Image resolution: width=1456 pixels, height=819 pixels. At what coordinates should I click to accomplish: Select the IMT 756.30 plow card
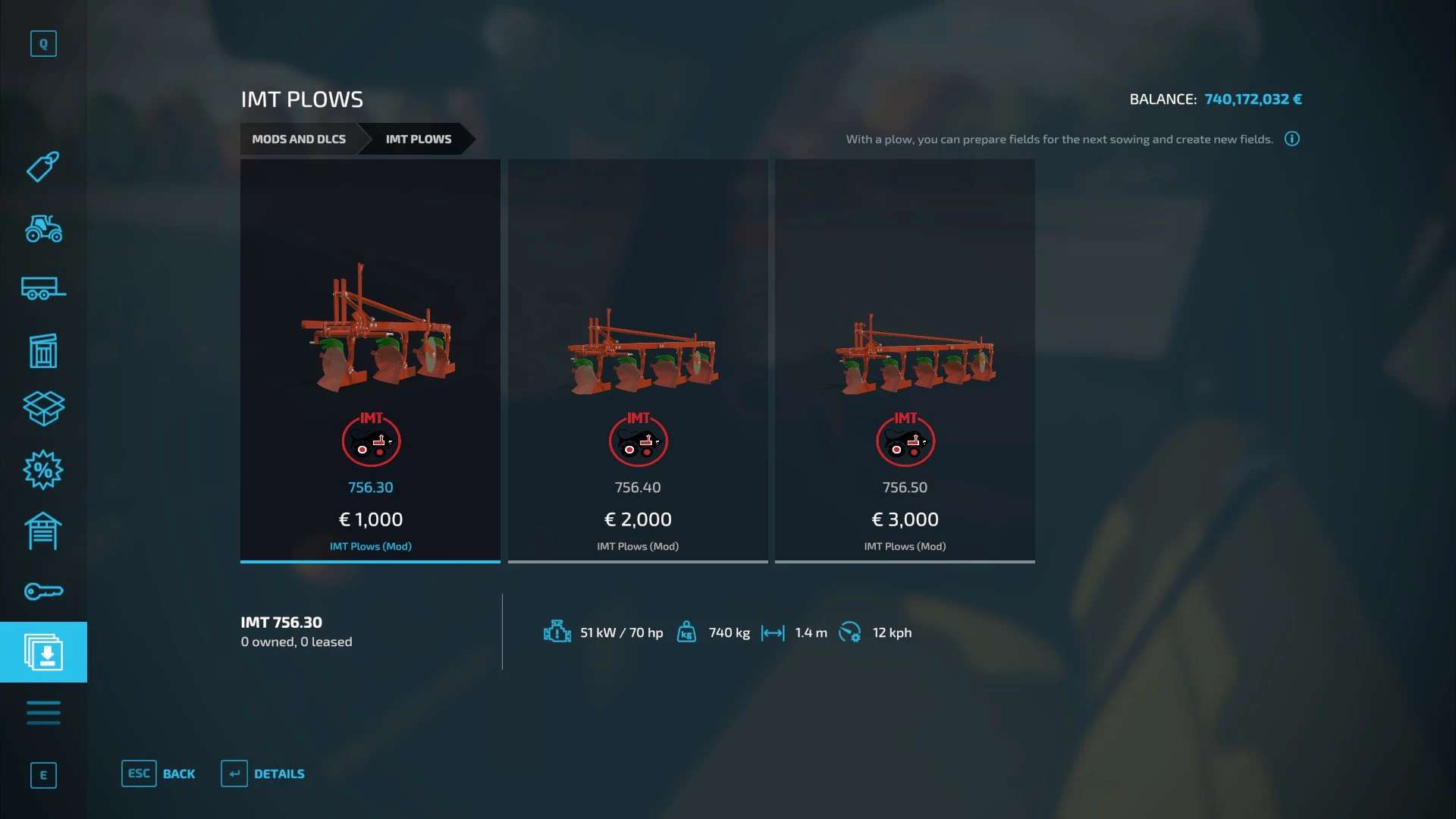[x=370, y=360]
